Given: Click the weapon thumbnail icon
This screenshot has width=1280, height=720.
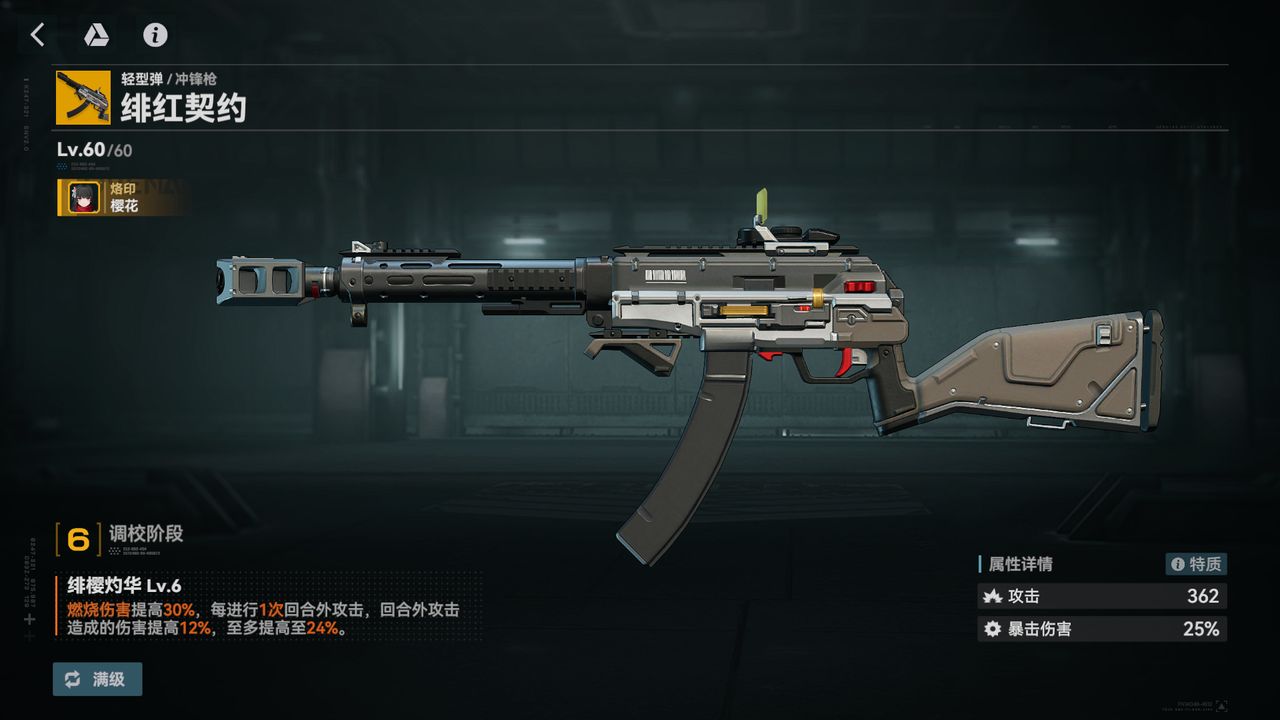Looking at the screenshot, I should coord(83,97).
